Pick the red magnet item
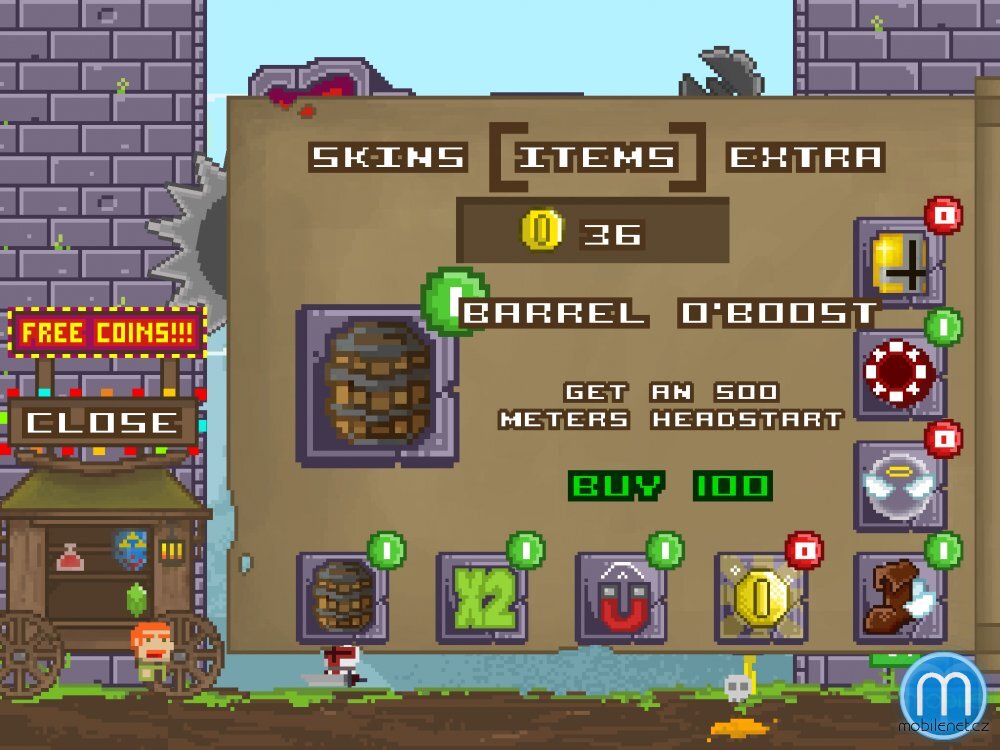 click(x=621, y=598)
